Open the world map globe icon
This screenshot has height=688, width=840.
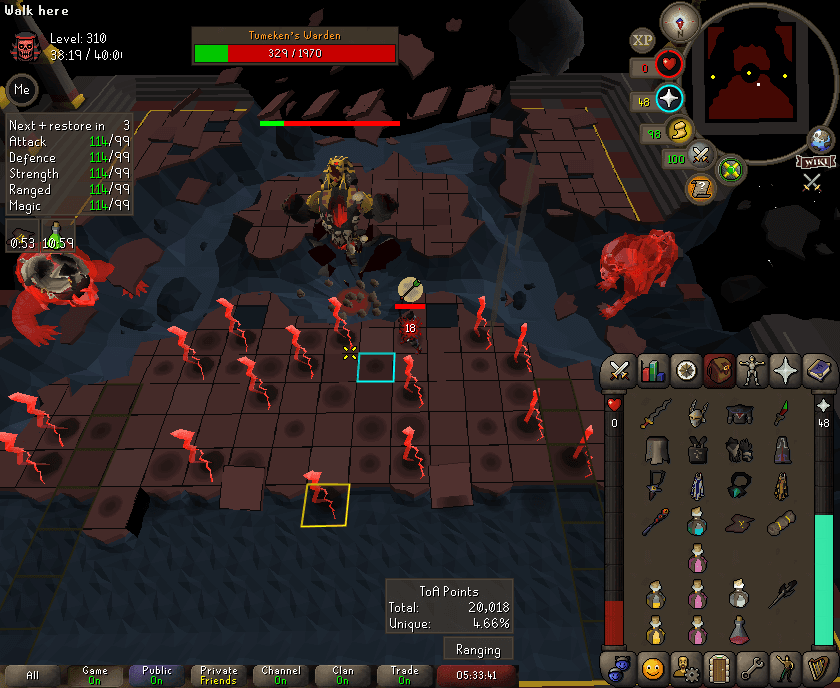click(821, 141)
